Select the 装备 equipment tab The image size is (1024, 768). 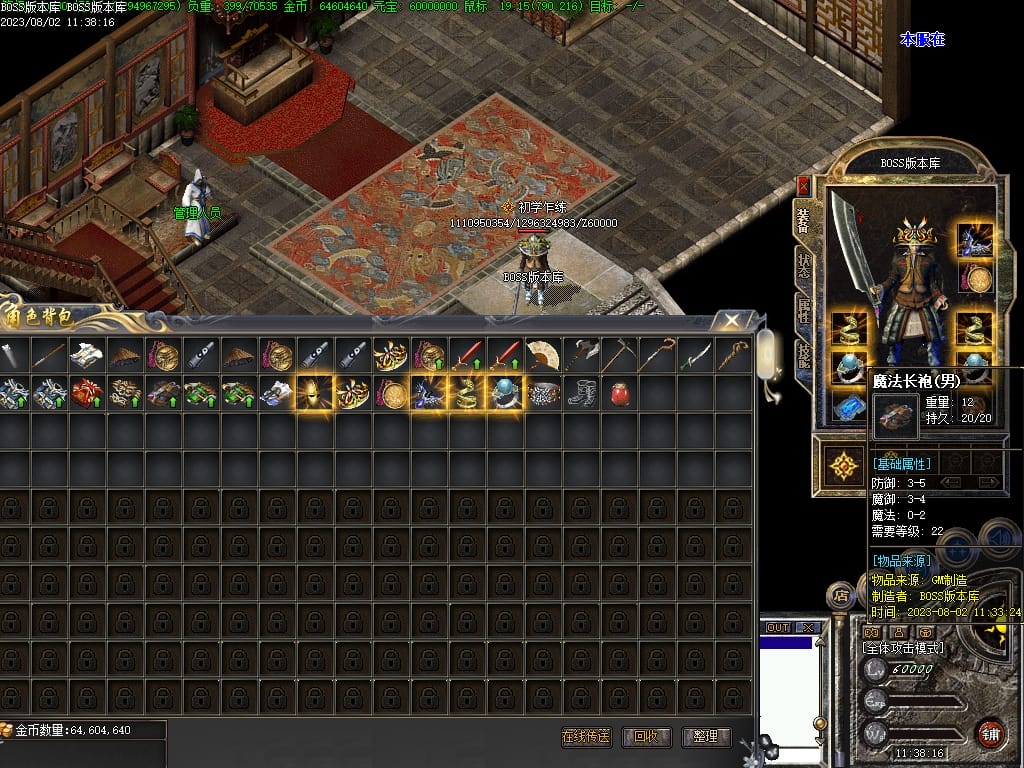(803, 218)
